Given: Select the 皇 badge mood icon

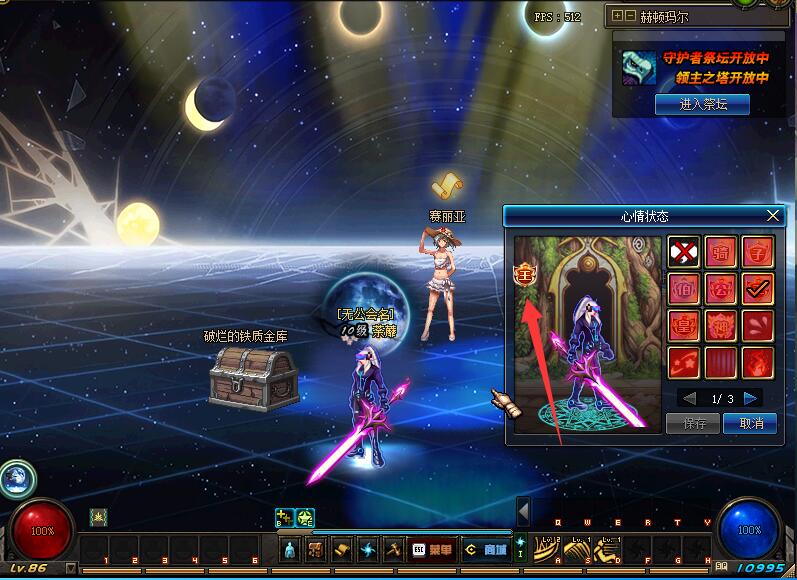Looking at the screenshot, I should click(x=685, y=326).
